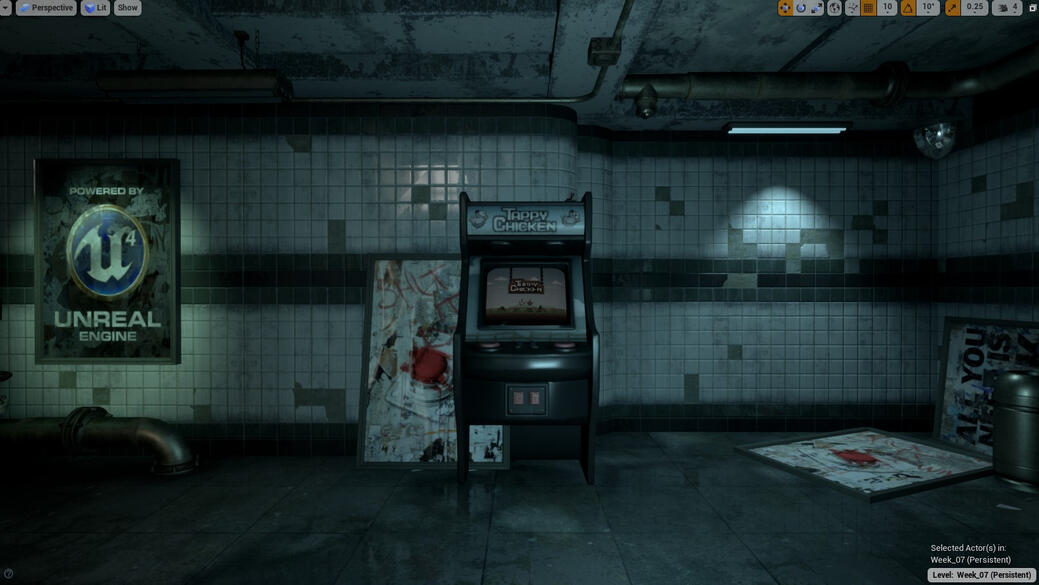Open the Perspective view mode menu

[x=46, y=8]
